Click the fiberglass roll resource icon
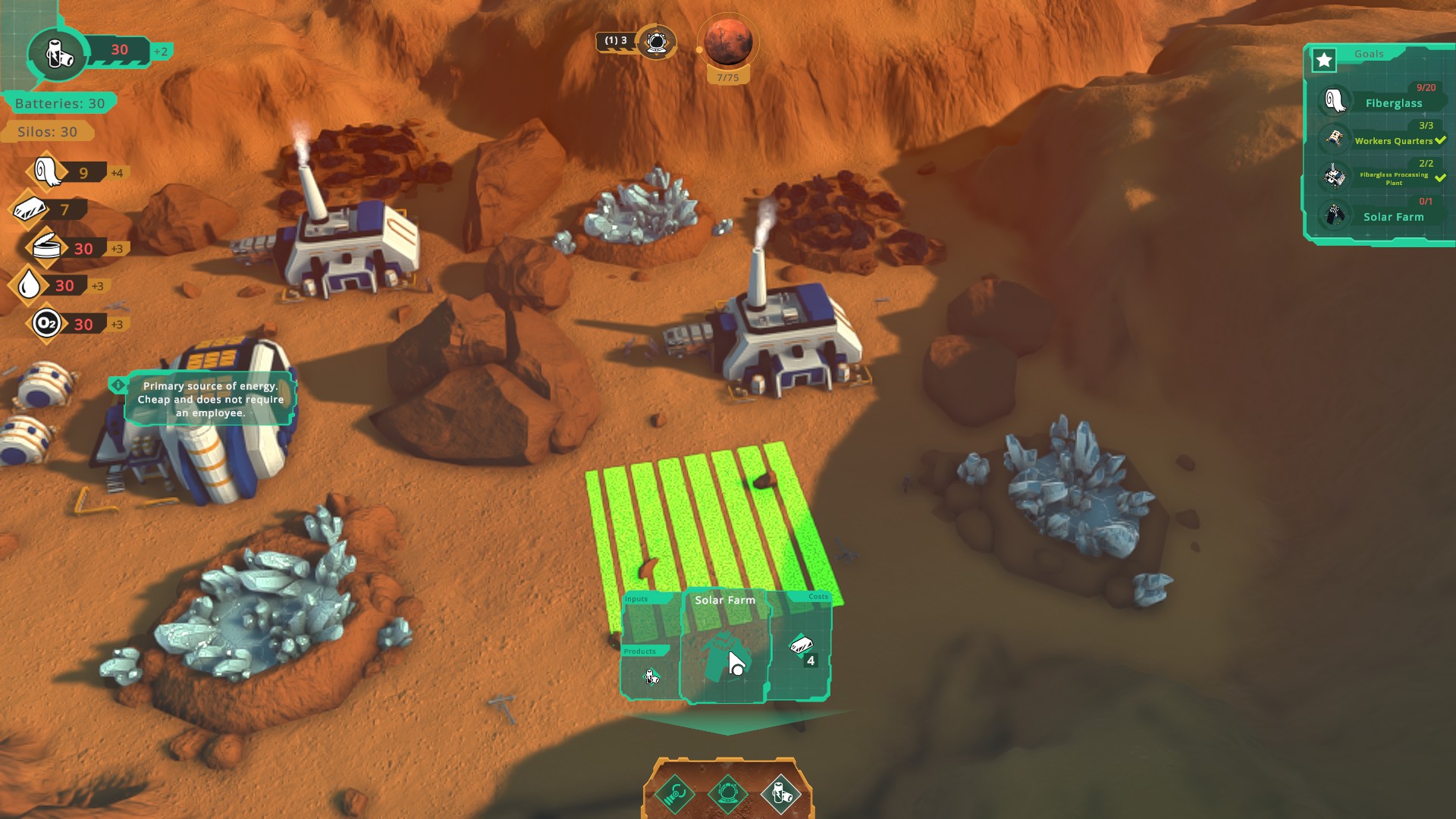This screenshot has width=1456, height=819. [x=48, y=172]
